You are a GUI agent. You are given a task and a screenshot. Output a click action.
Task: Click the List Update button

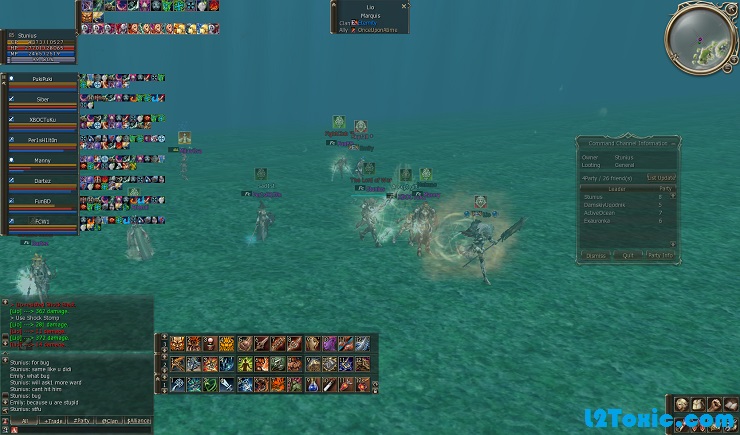pos(659,178)
